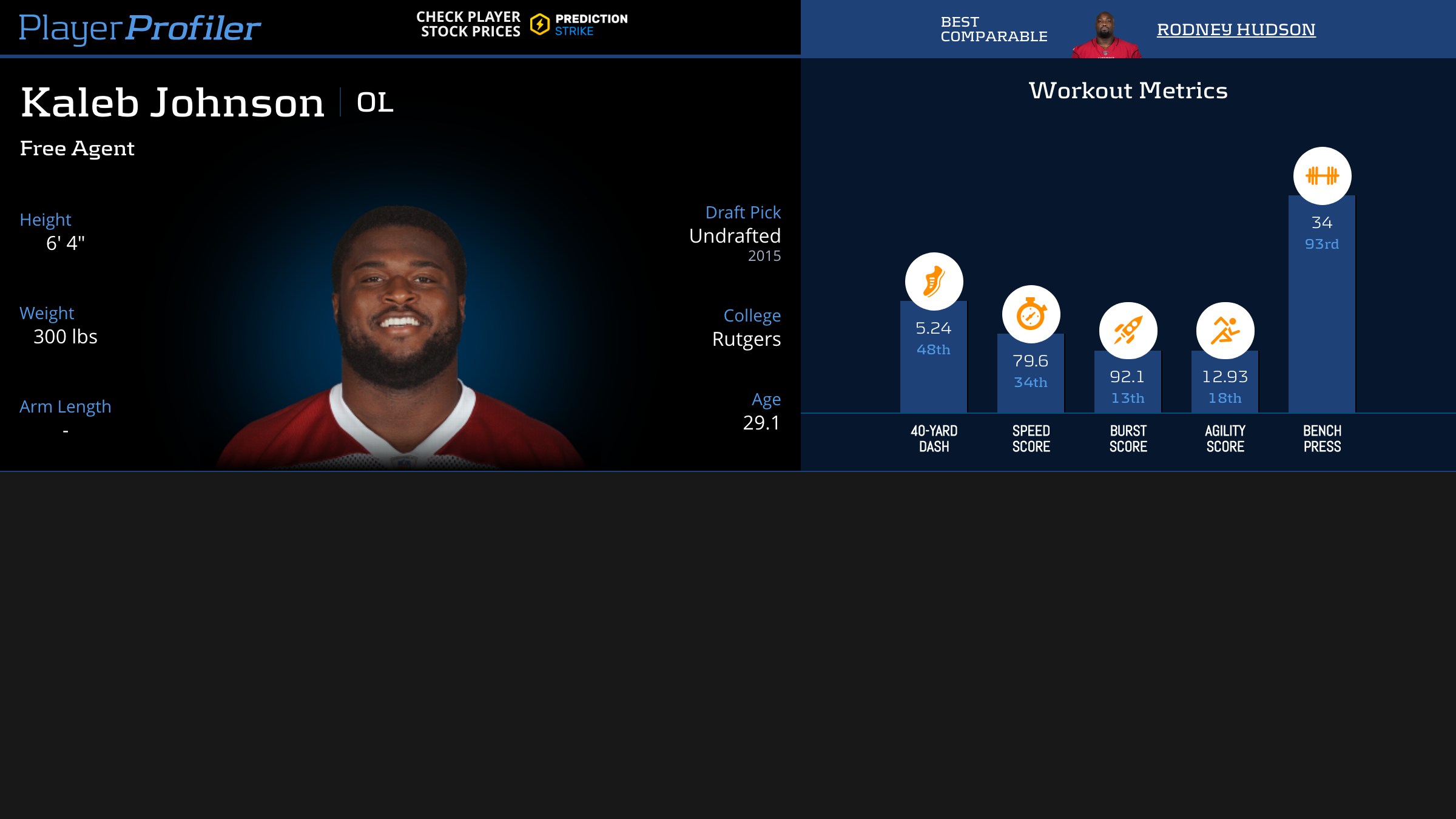Viewport: 1456px width, 819px height.
Task: Click the Speed Score percentile bar
Action: (1030, 382)
